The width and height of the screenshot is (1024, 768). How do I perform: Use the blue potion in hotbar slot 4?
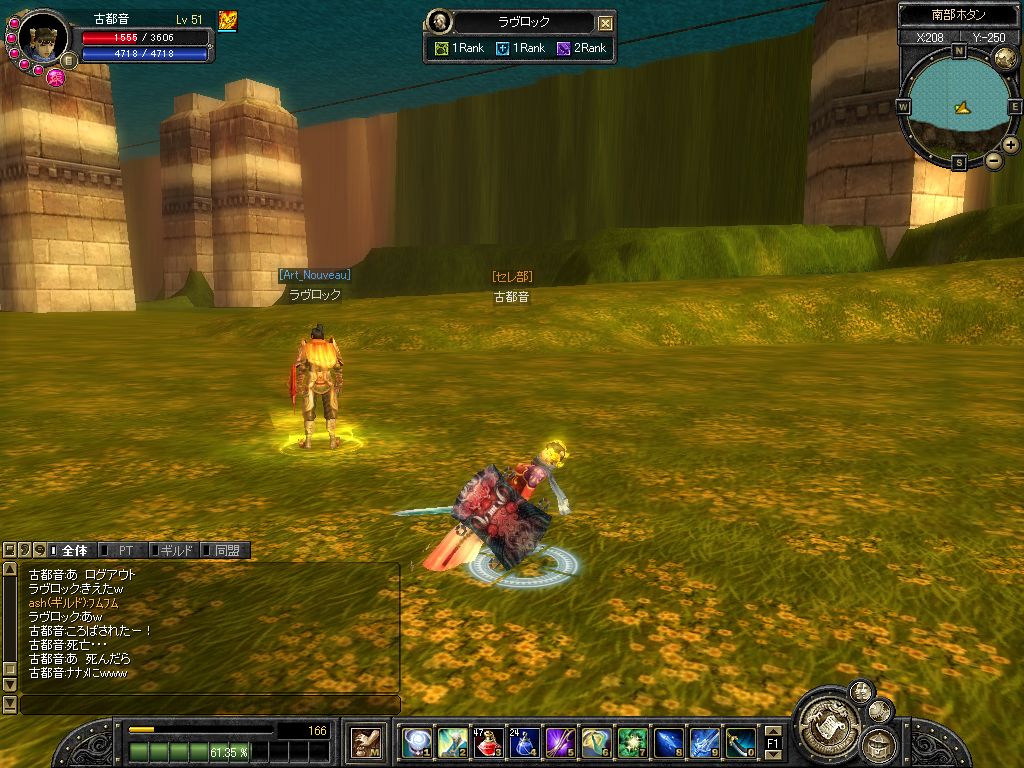point(524,742)
